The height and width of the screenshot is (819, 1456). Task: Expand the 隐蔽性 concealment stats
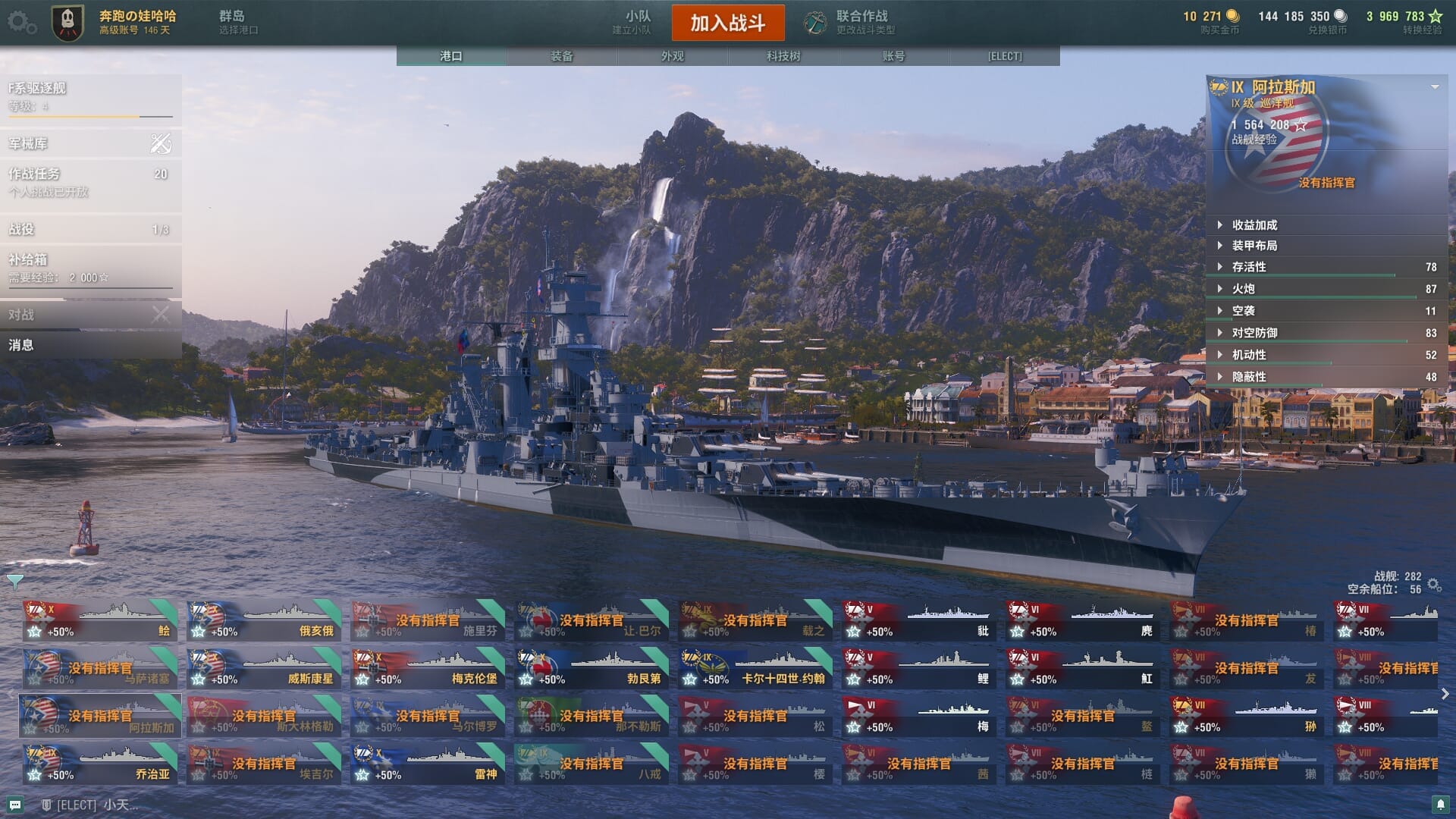coord(1248,377)
